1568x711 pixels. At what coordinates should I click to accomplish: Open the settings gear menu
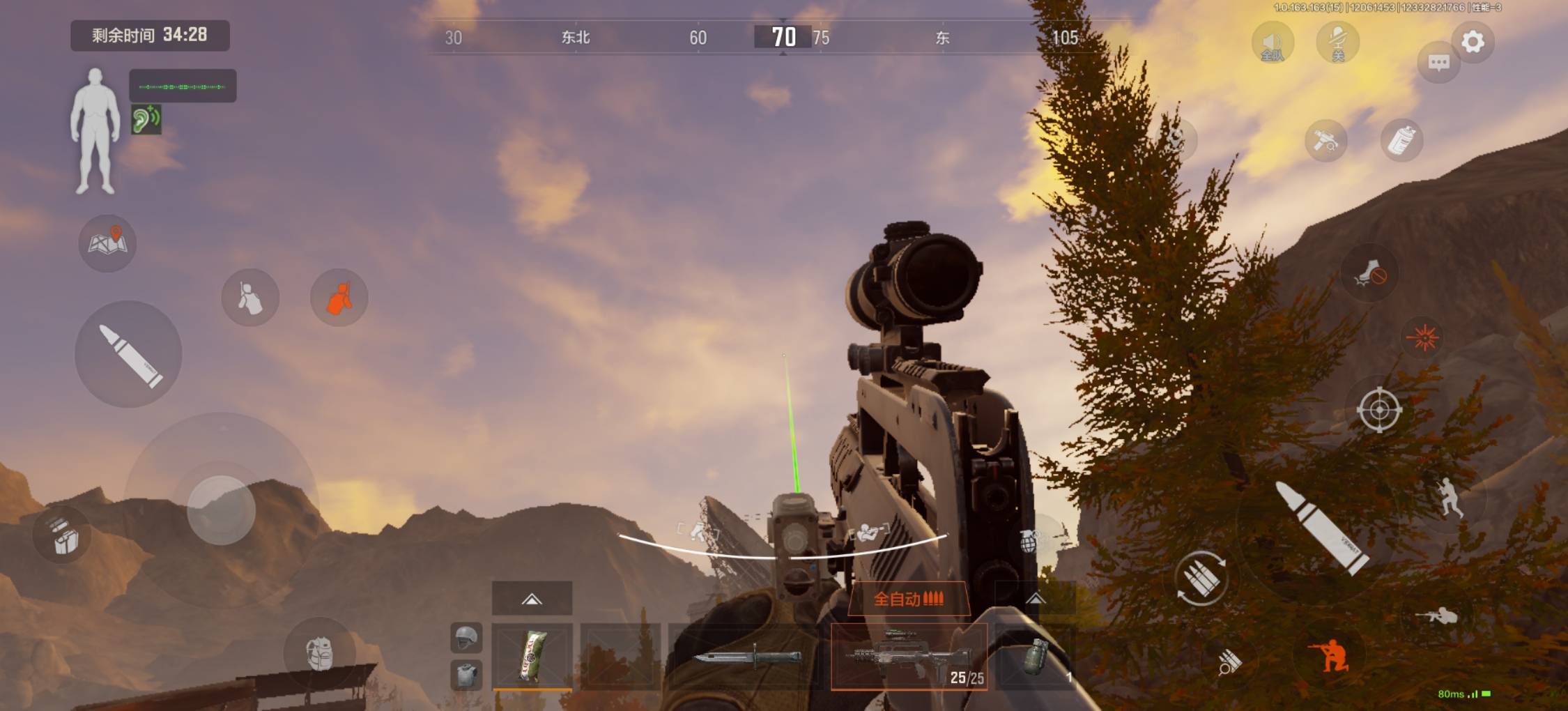pos(1472,43)
